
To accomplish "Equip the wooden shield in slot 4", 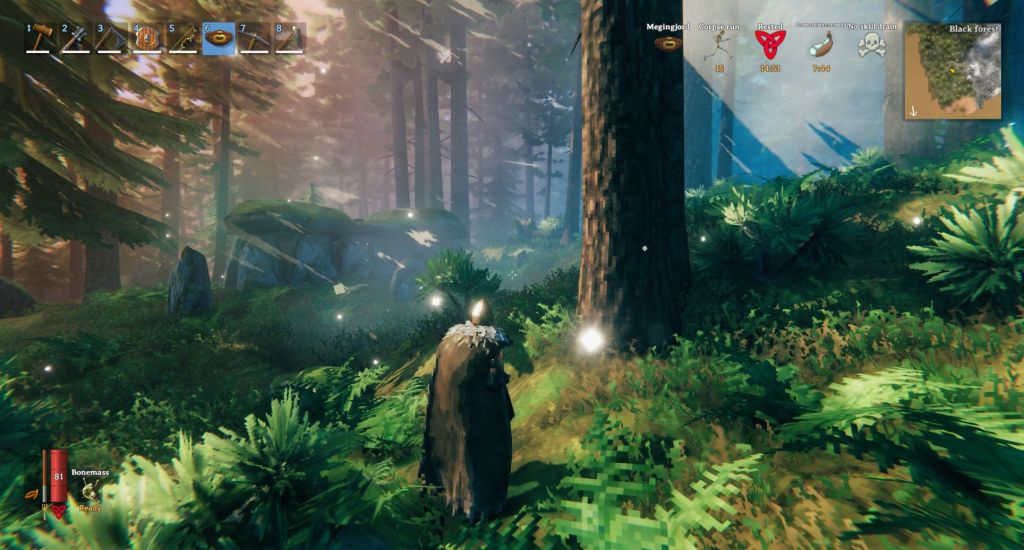I will tap(147, 38).
